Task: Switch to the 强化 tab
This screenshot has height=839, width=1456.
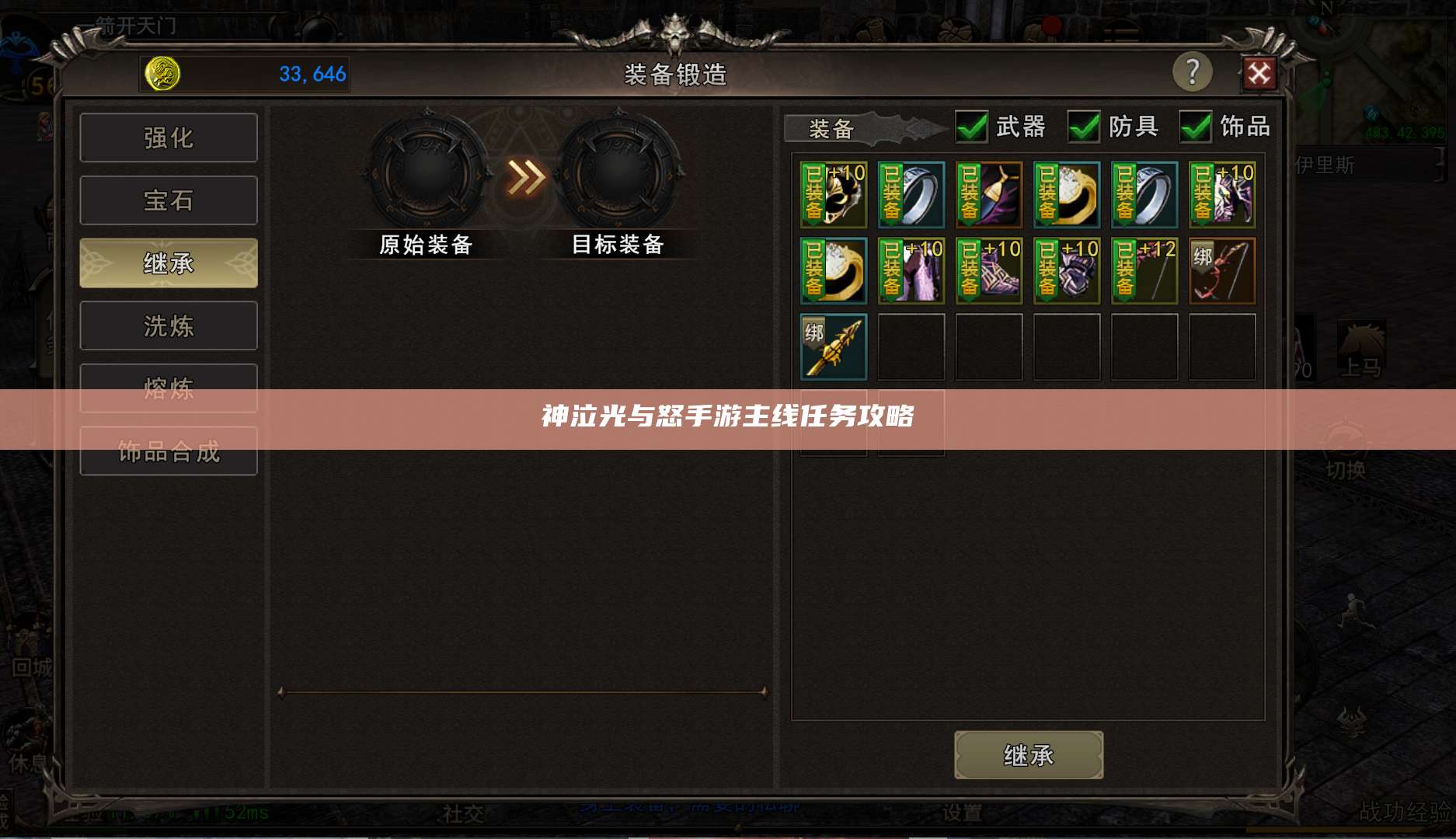Action: [x=168, y=137]
